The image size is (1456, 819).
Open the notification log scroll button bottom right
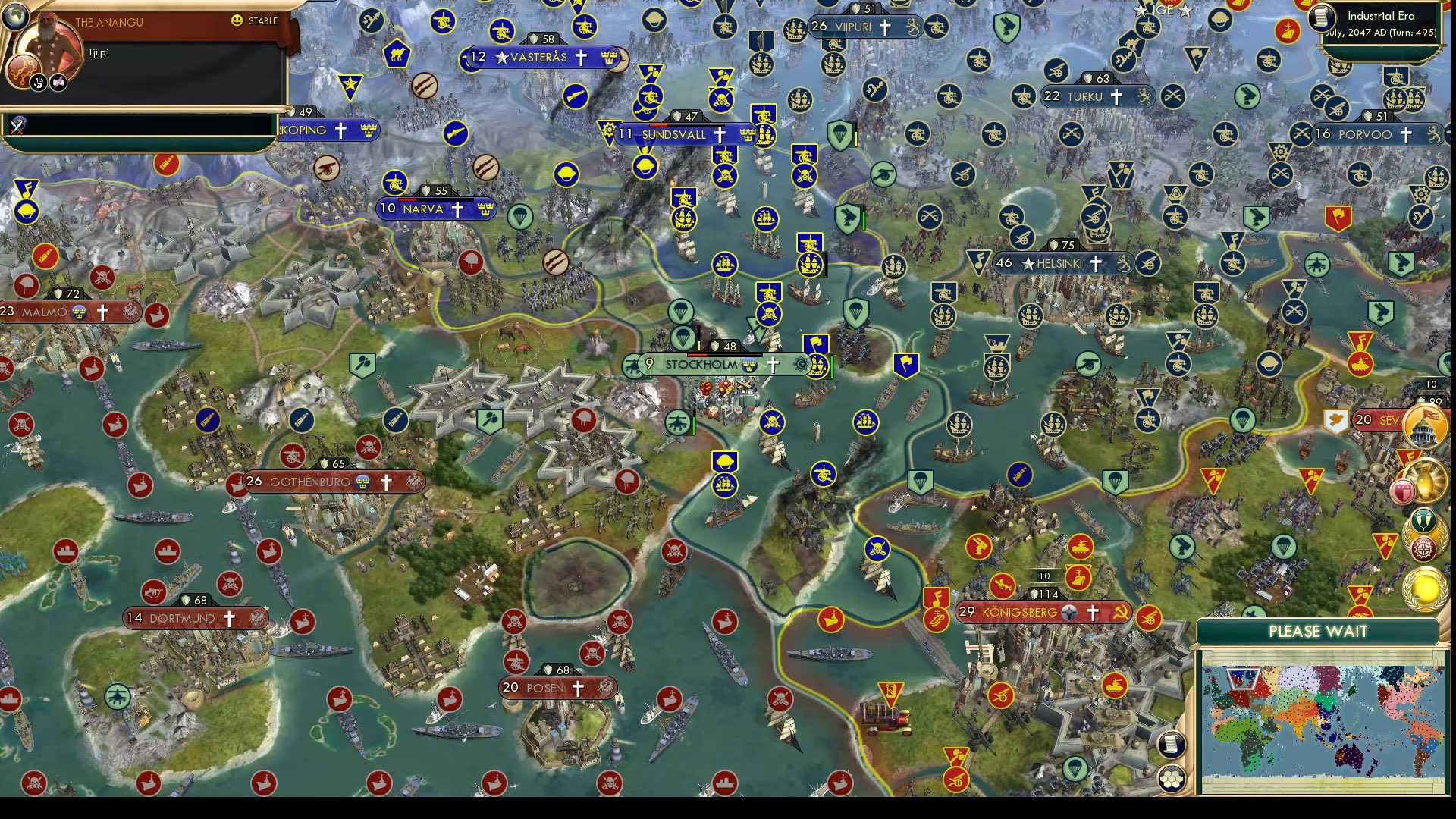click(x=1172, y=745)
